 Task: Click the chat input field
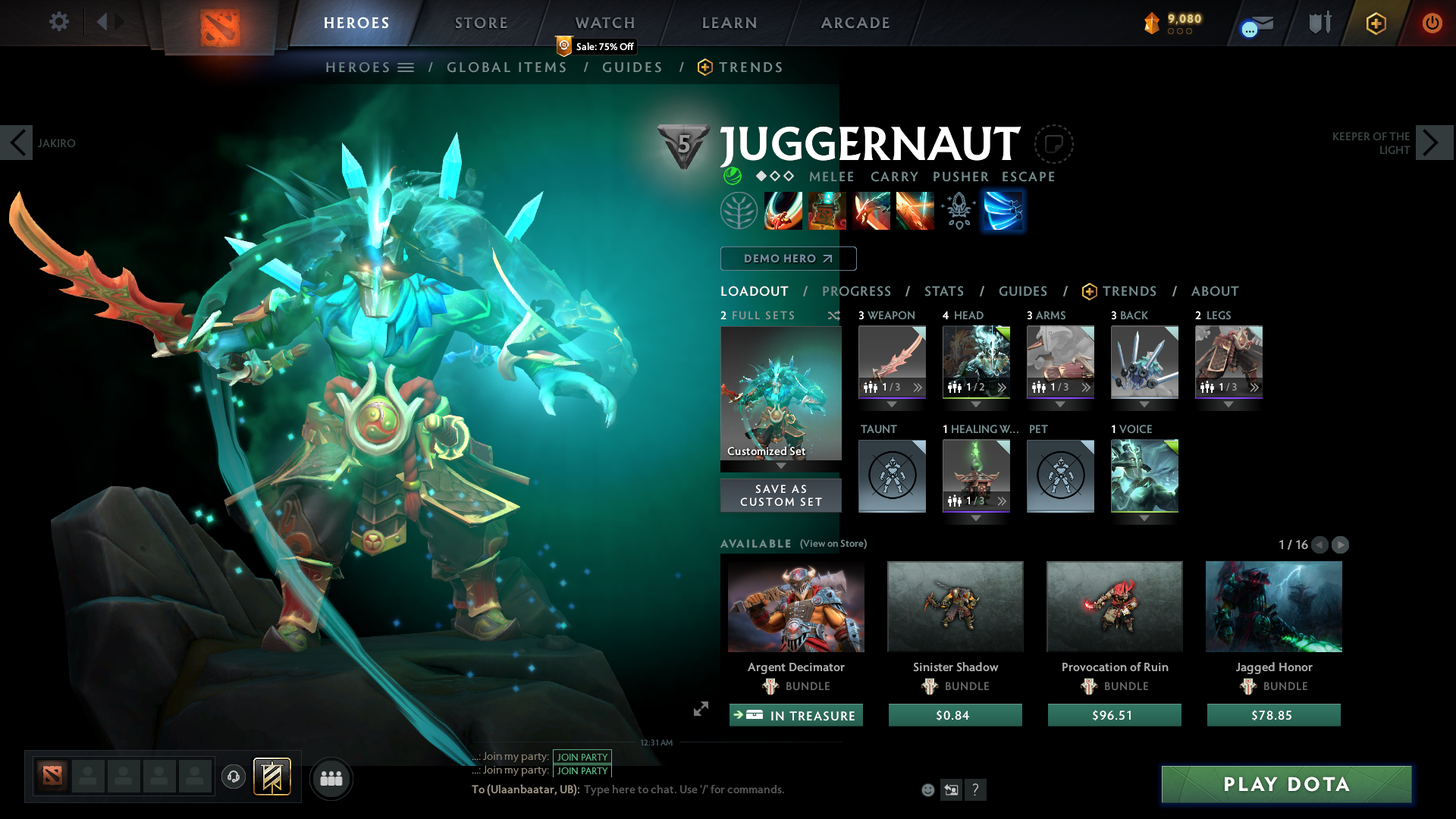(x=682, y=789)
